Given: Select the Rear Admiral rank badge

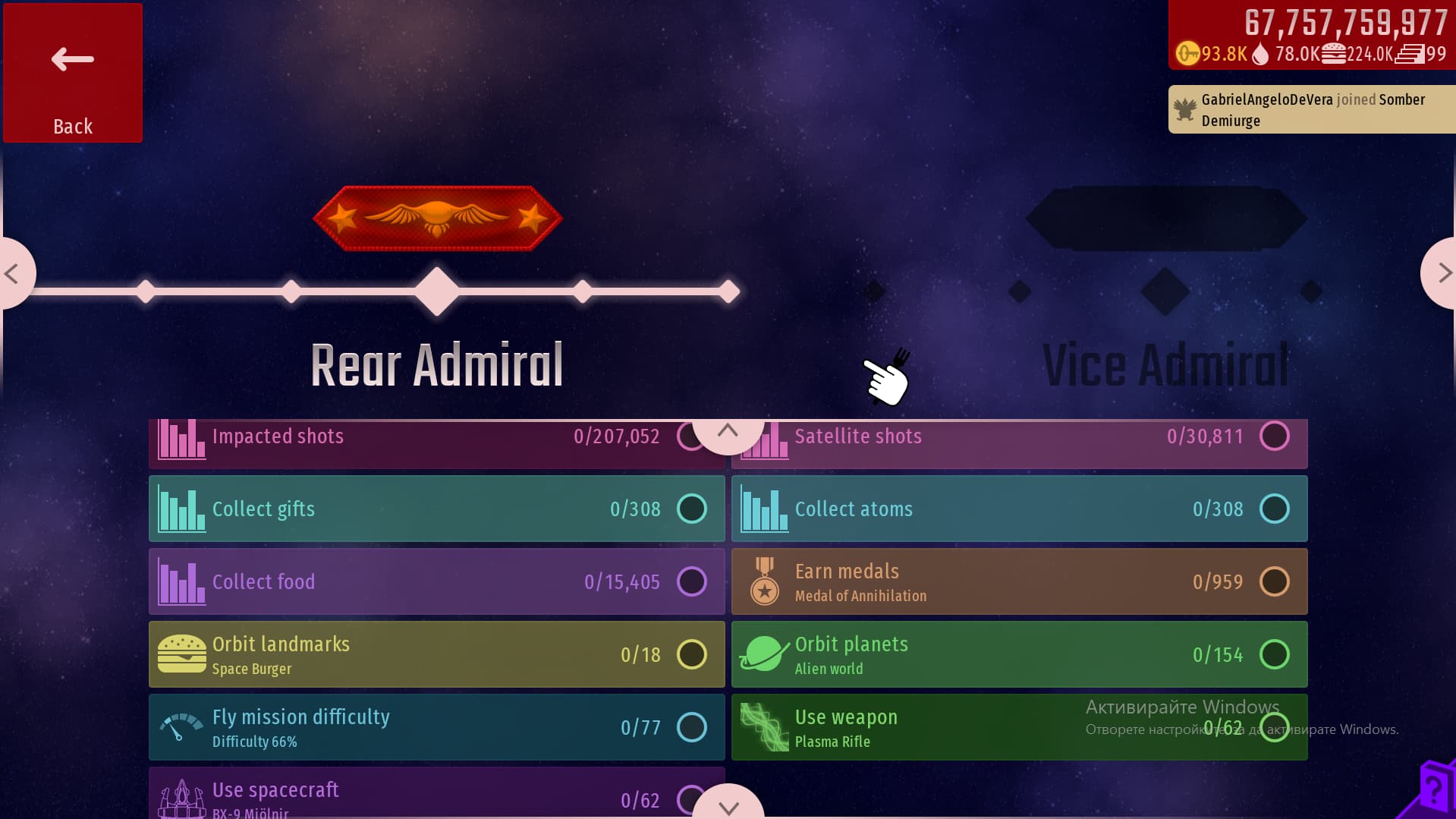Looking at the screenshot, I should click(437, 219).
